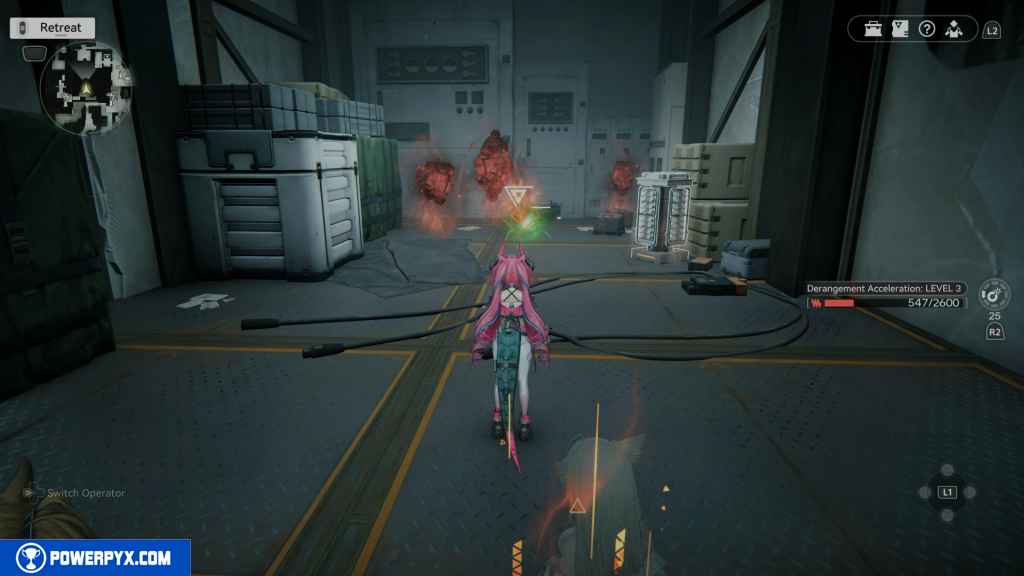Viewport: 1024px width, 576px height.
Task: Open the toolbox inventory icon
Action: [874, 29]
